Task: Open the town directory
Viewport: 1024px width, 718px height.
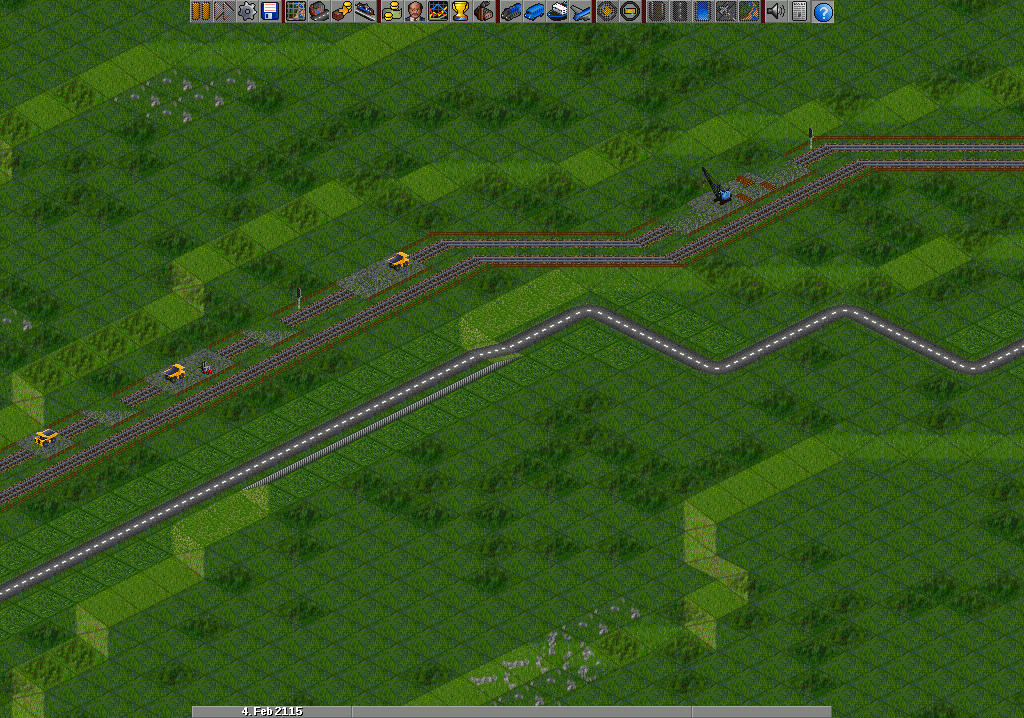Action: click(318, 12)
